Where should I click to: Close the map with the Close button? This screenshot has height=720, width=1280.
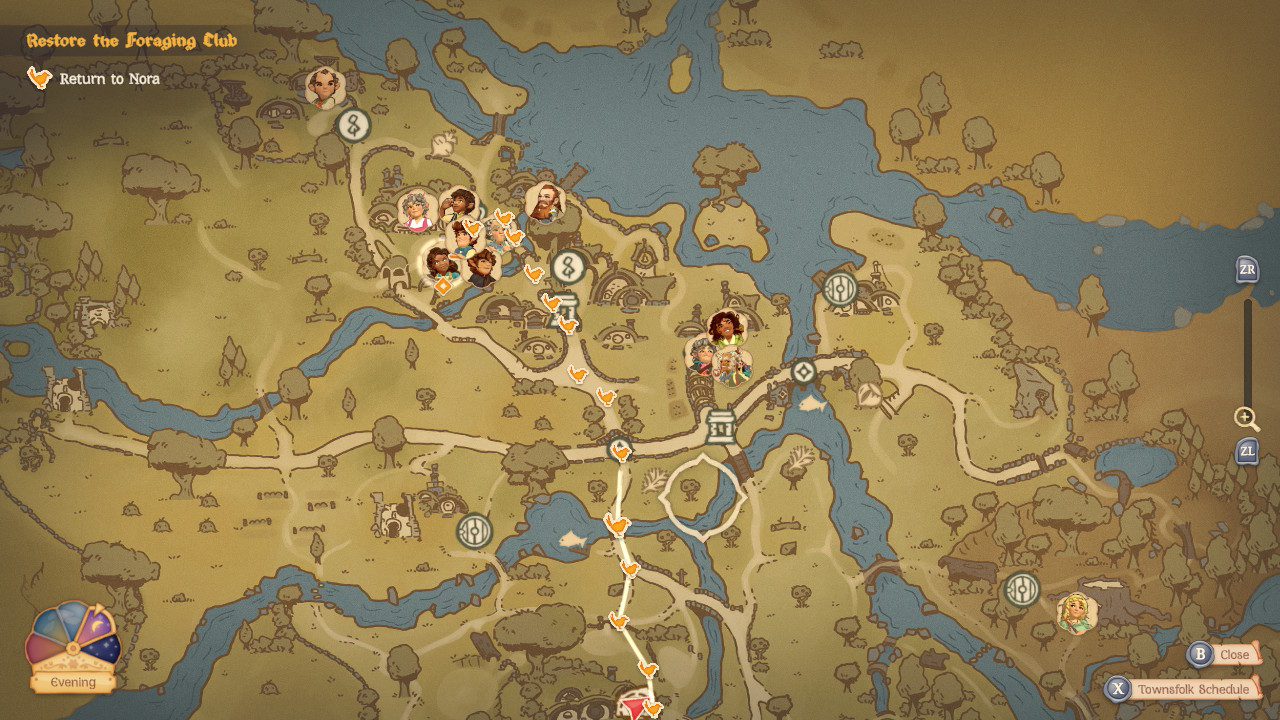pos(1222,655)
